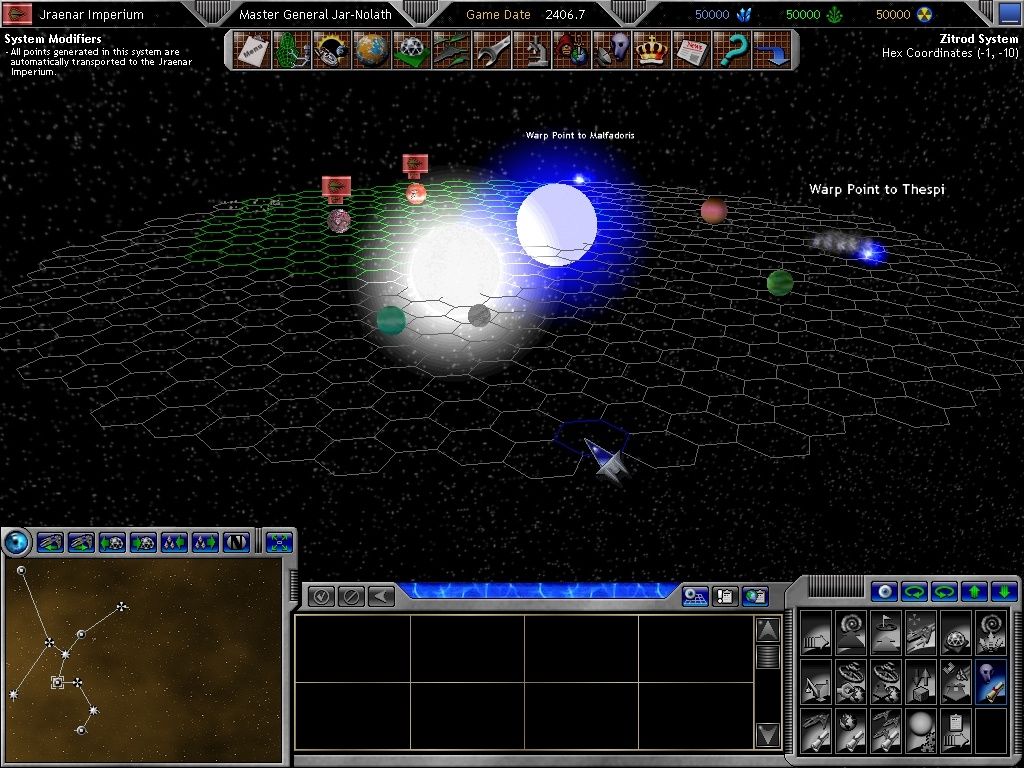
Task: Click the blue eye orb beside minimap
Action: pyautogui.click(x=16, y=542)
